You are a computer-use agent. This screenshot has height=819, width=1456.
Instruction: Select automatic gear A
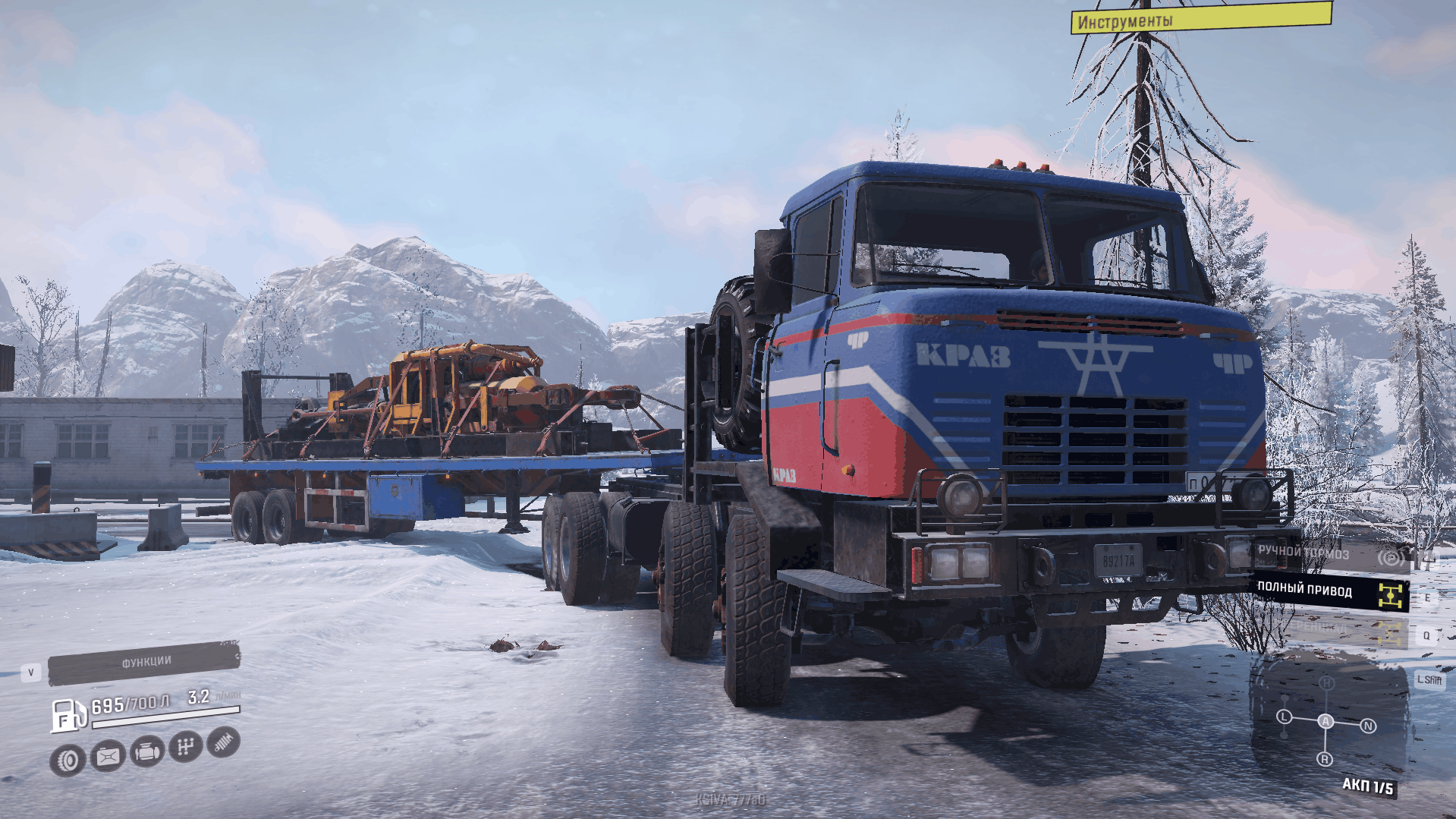[1325, 721]
